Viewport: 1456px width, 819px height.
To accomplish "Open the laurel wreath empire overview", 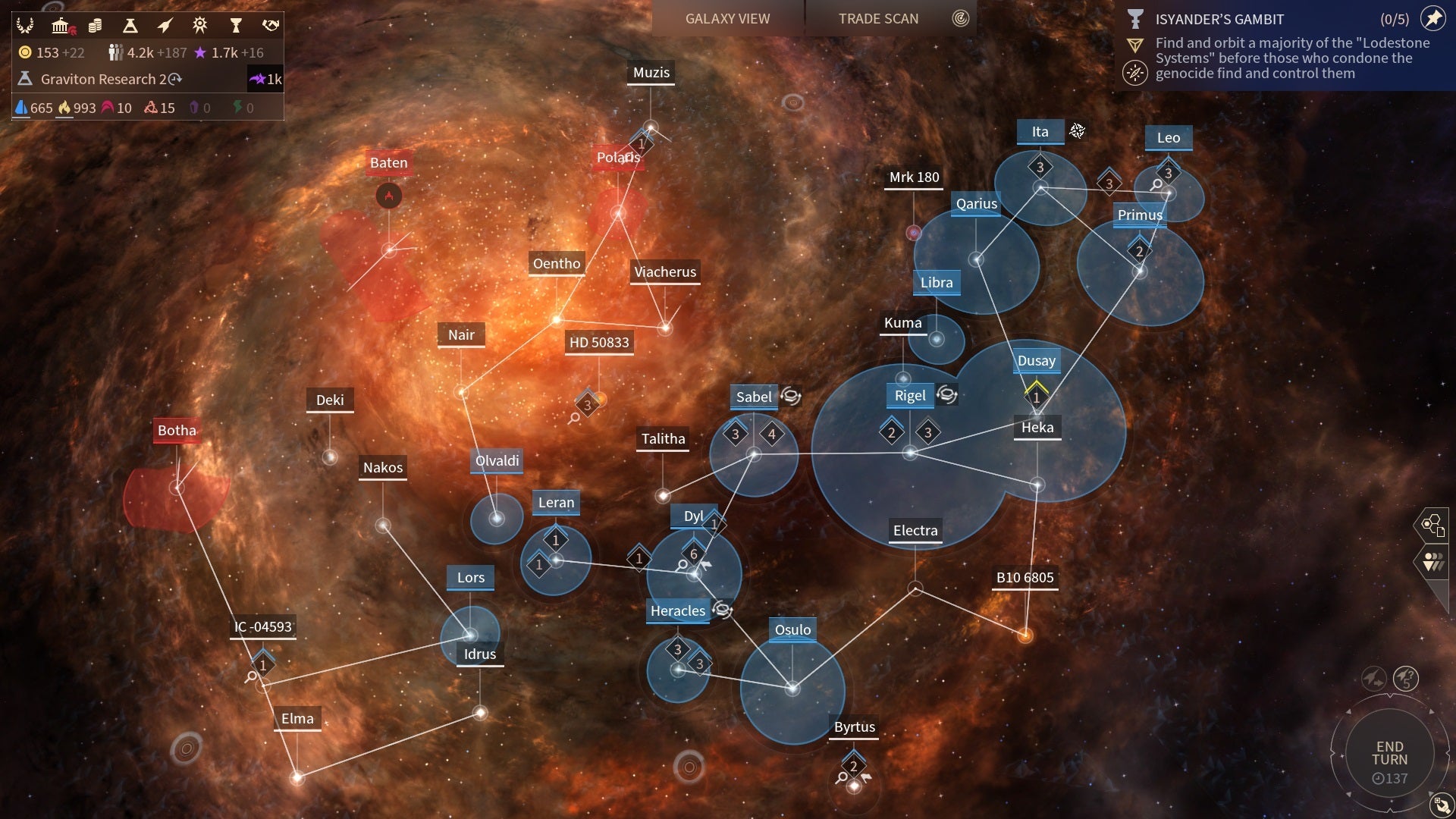I will coord(25,26).
